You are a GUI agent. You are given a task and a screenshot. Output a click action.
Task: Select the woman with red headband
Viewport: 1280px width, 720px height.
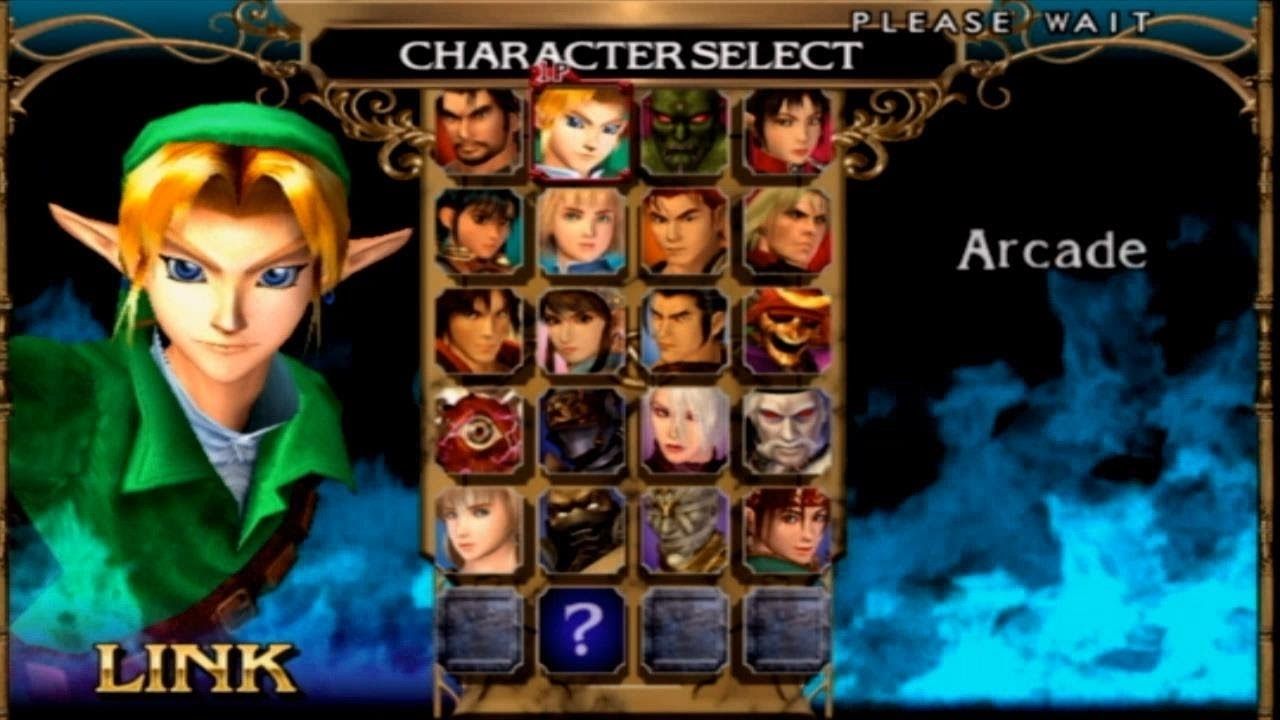[x=788, y=531]
